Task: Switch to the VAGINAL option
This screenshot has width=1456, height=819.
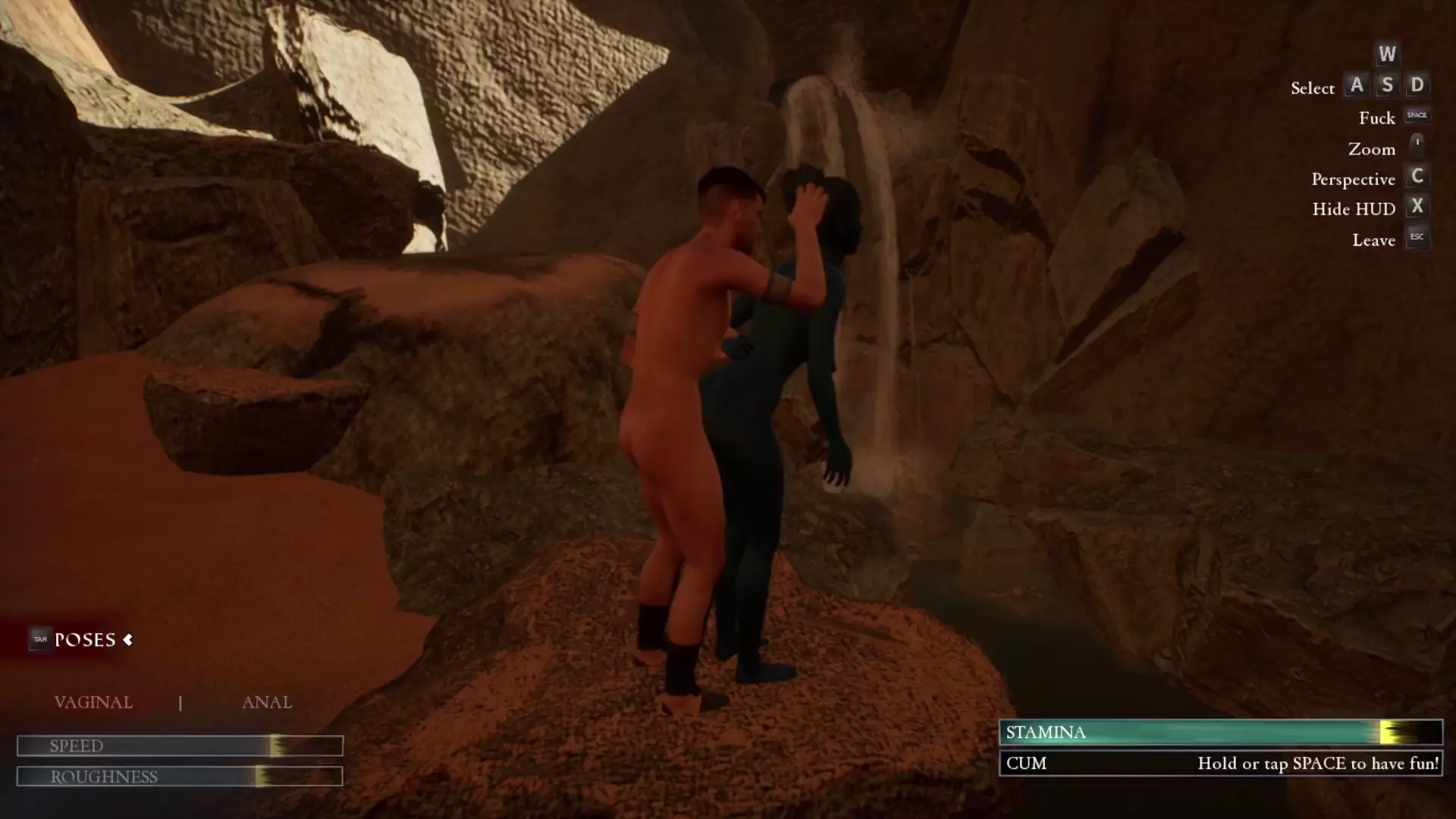Action: [93, 702]
